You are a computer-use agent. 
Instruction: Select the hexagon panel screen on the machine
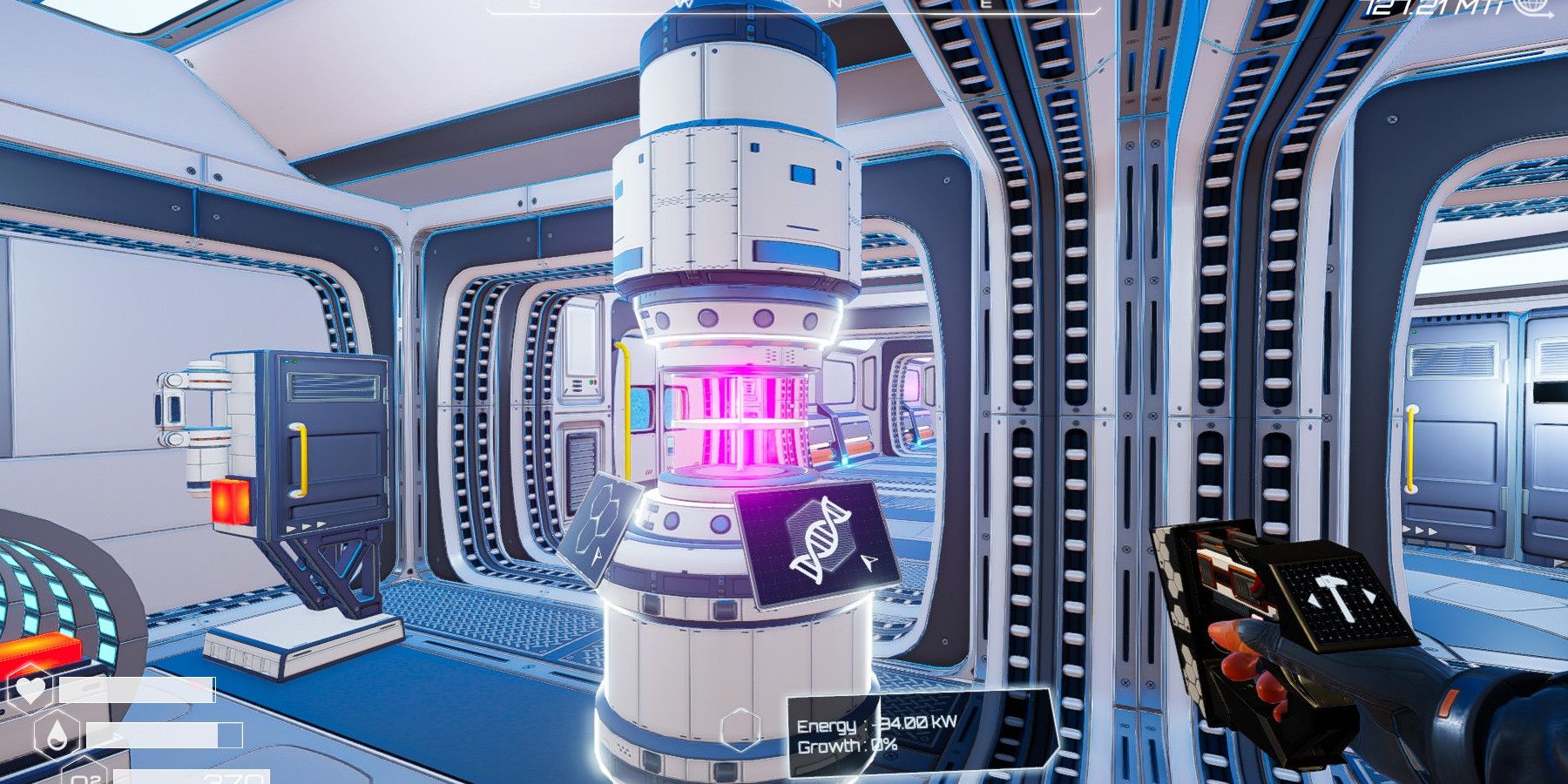tap(599, 527)
